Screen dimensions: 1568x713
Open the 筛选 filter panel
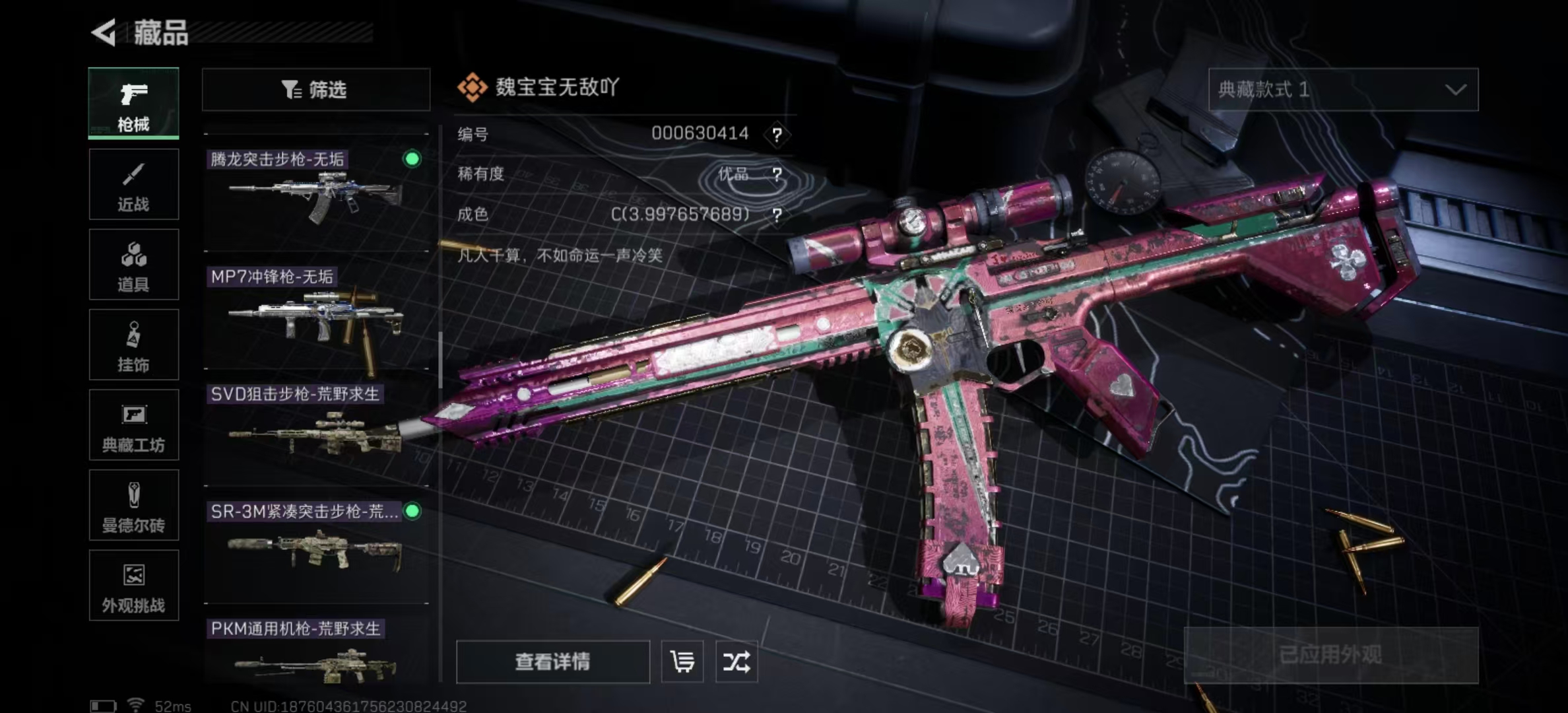pyautogui.click(x=315, y=90)
